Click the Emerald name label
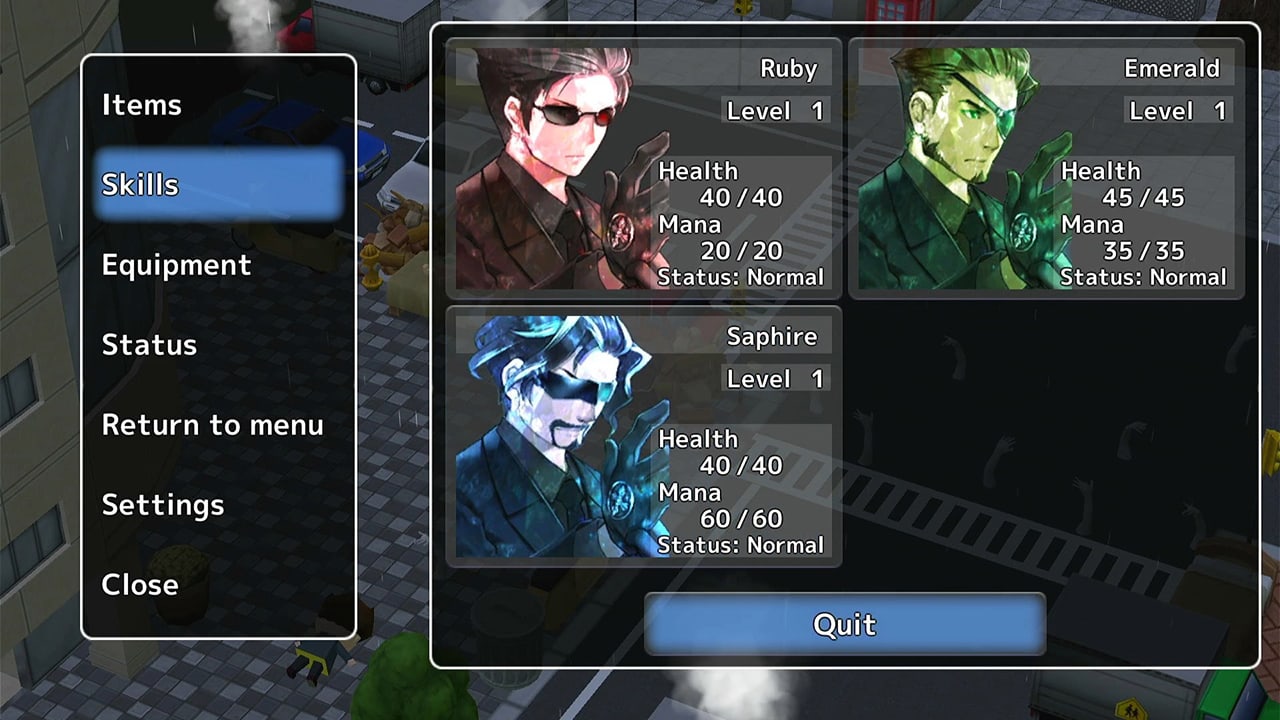The width and height of the screenshot is (1280, 720). point(1174,68)
